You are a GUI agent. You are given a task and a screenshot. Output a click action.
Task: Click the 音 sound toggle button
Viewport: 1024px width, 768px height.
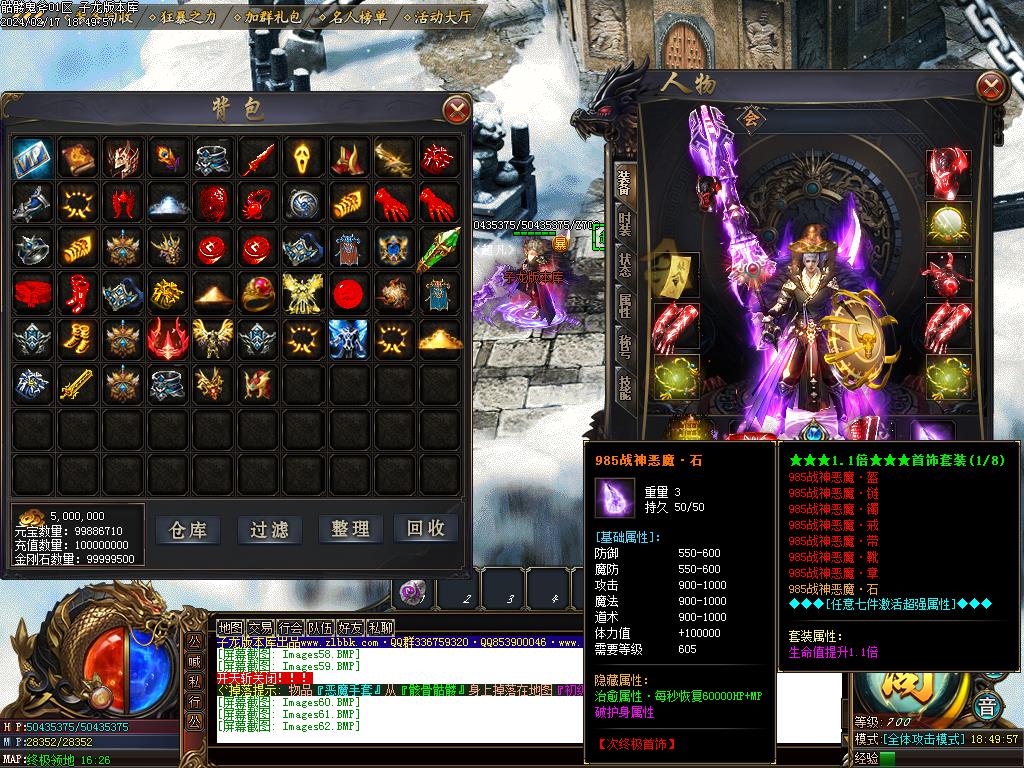coord(987,705)
